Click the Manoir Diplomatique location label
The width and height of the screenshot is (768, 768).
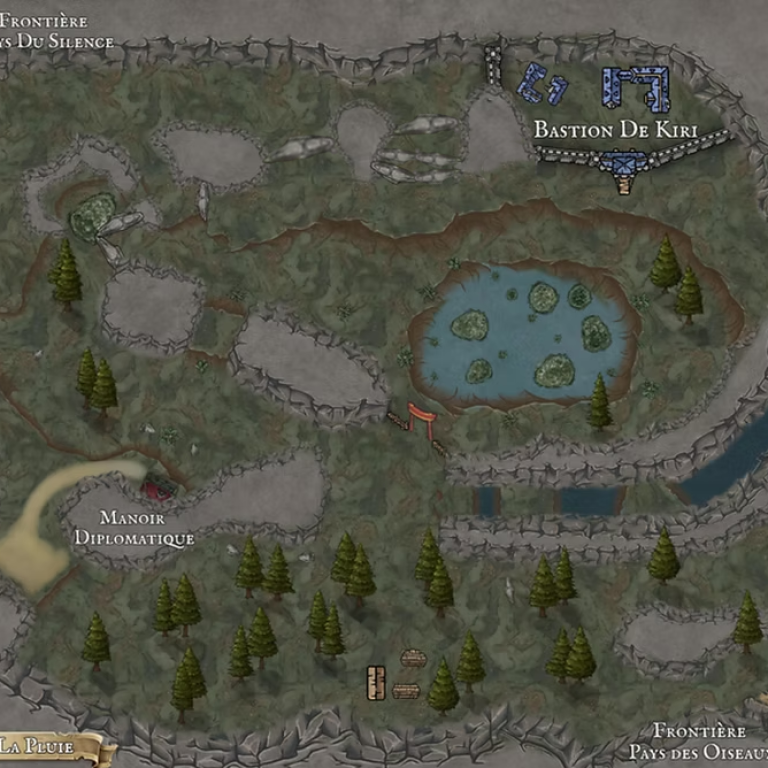[133, 528]
